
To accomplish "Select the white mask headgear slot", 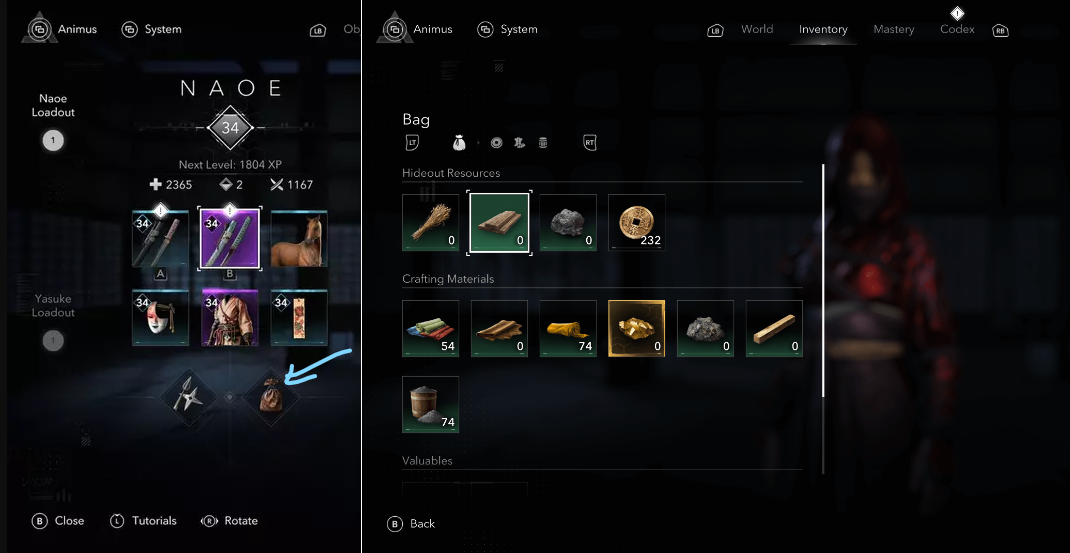I will click(x=161, y=319).
